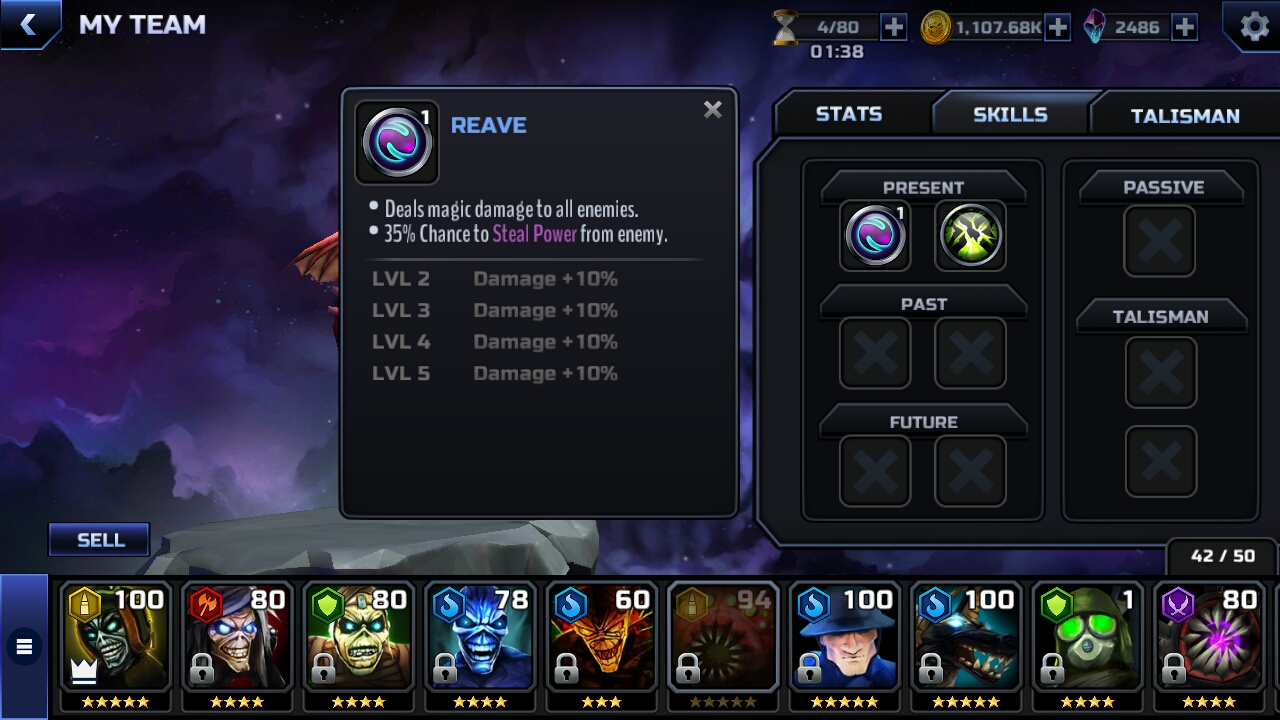Open the Skills tab
1280x720 pixels.
coord(1010,114)
